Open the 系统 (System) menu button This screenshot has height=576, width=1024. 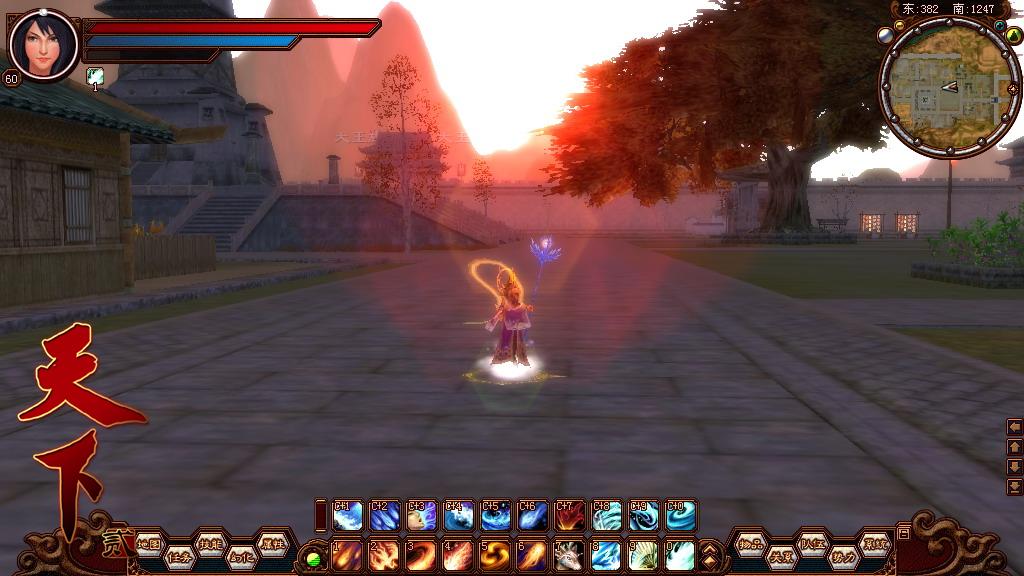[x=874, y=543]
